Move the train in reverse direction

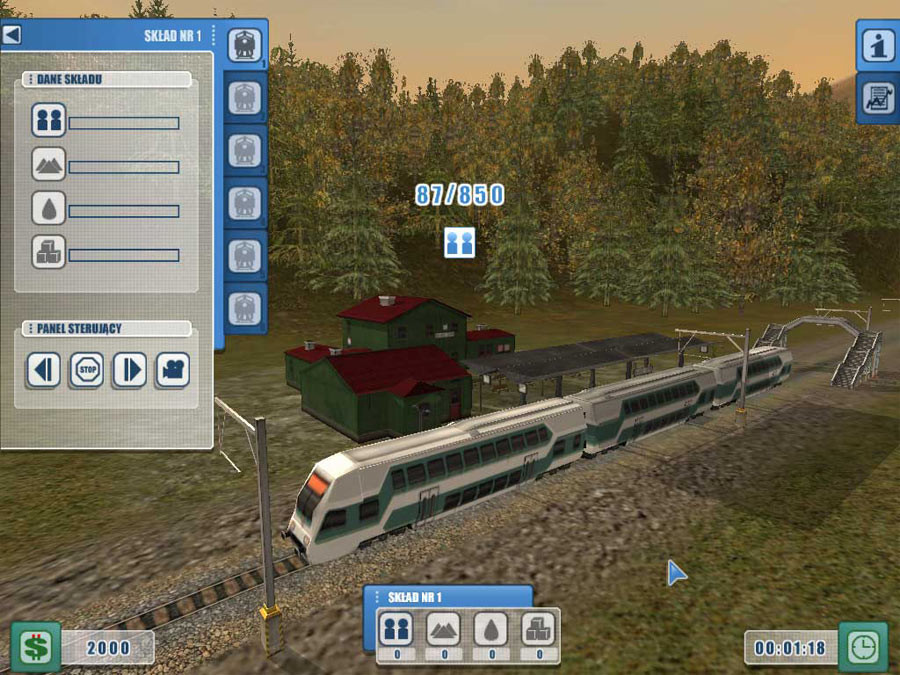coord(43,370)
